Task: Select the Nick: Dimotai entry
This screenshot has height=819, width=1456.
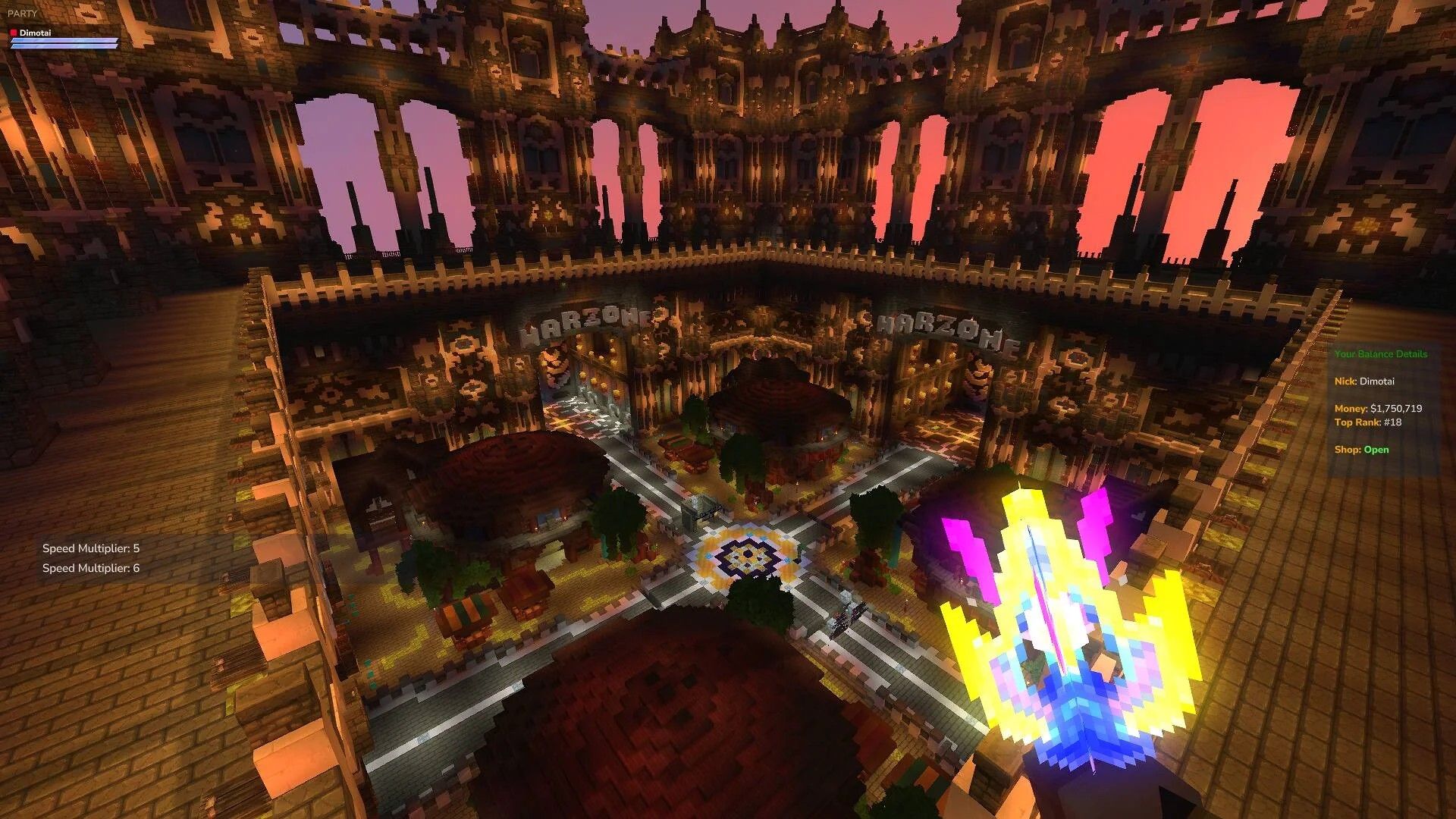Action: [x=1365, y=381]
